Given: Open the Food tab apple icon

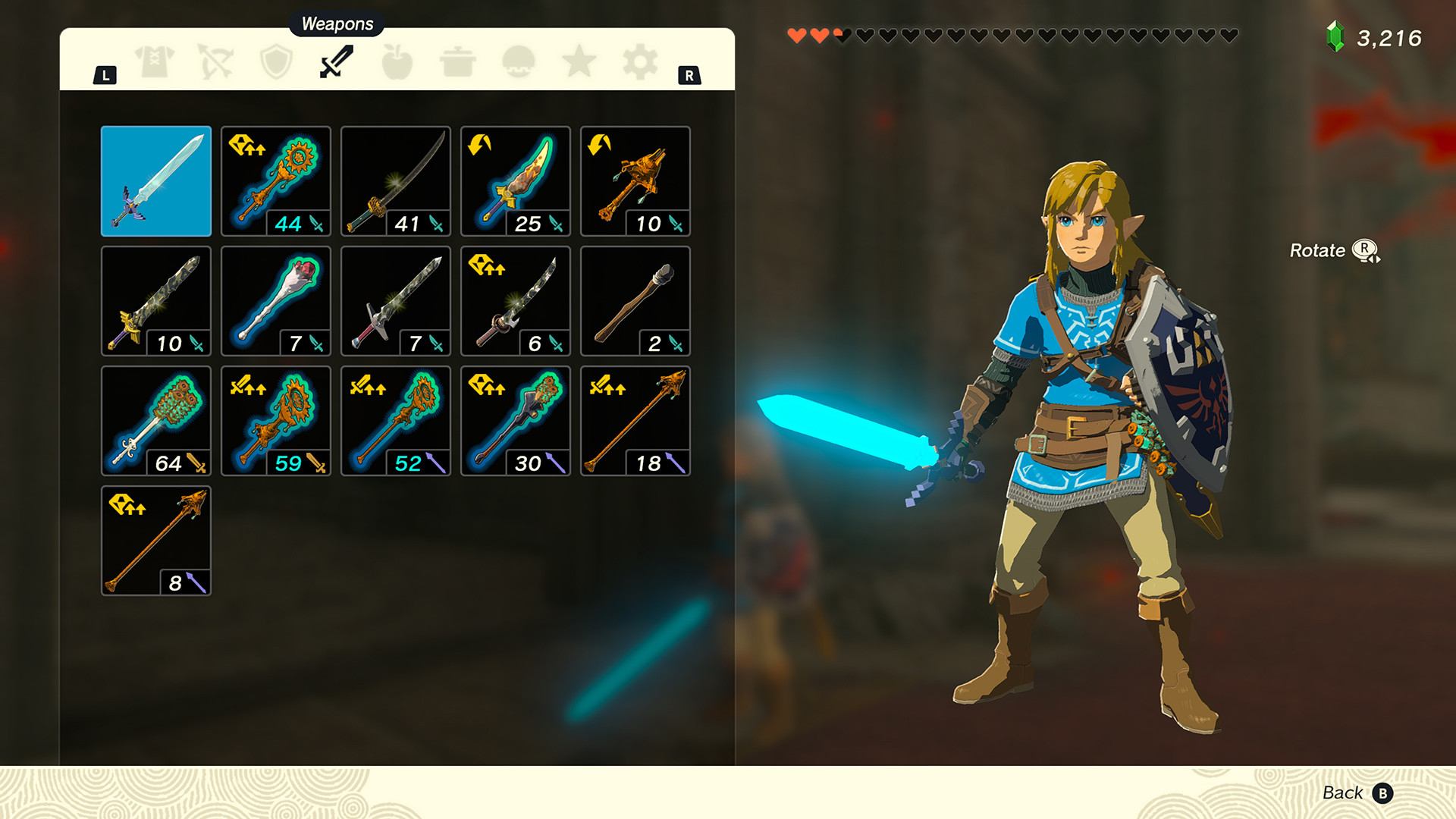Looking at the screenshot, I should [397, 61].
